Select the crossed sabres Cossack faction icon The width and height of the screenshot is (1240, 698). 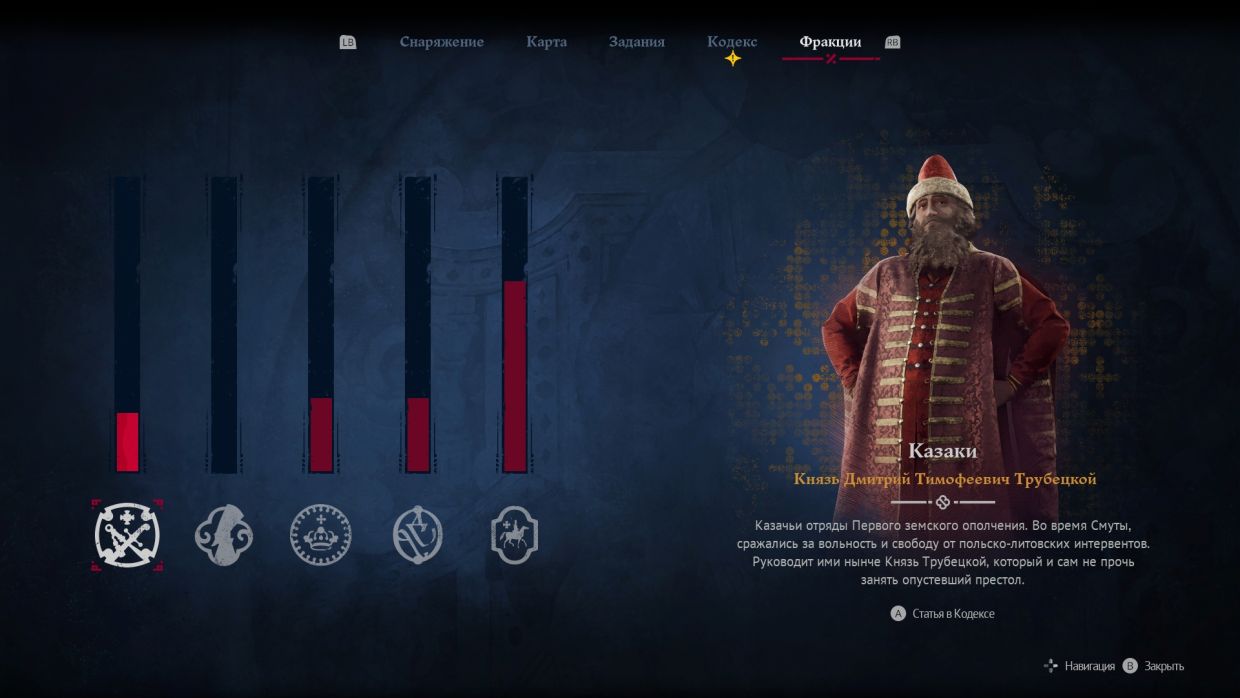[x=127, y=535]
